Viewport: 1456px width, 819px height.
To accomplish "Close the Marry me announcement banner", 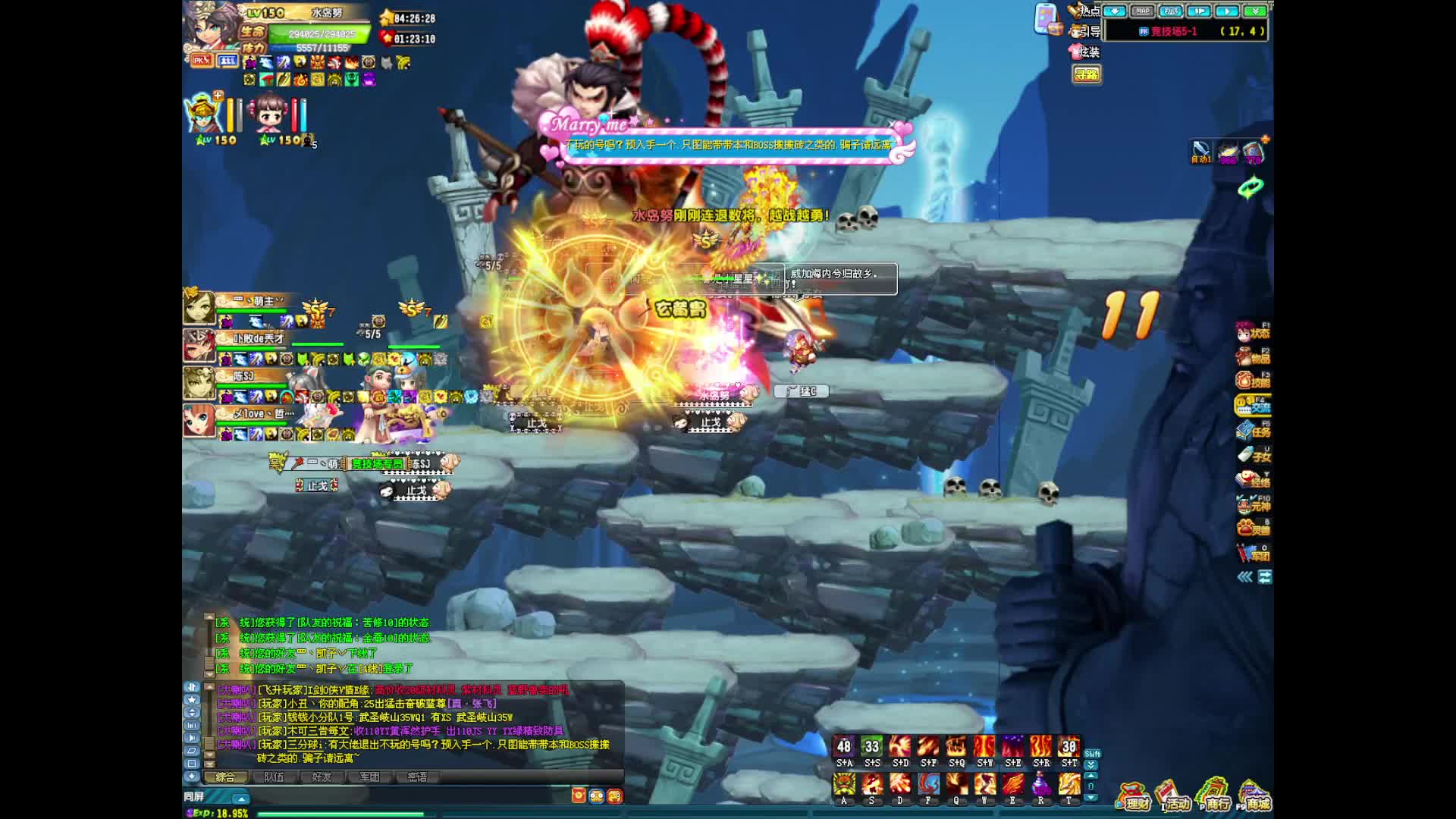I will point(893,124).
